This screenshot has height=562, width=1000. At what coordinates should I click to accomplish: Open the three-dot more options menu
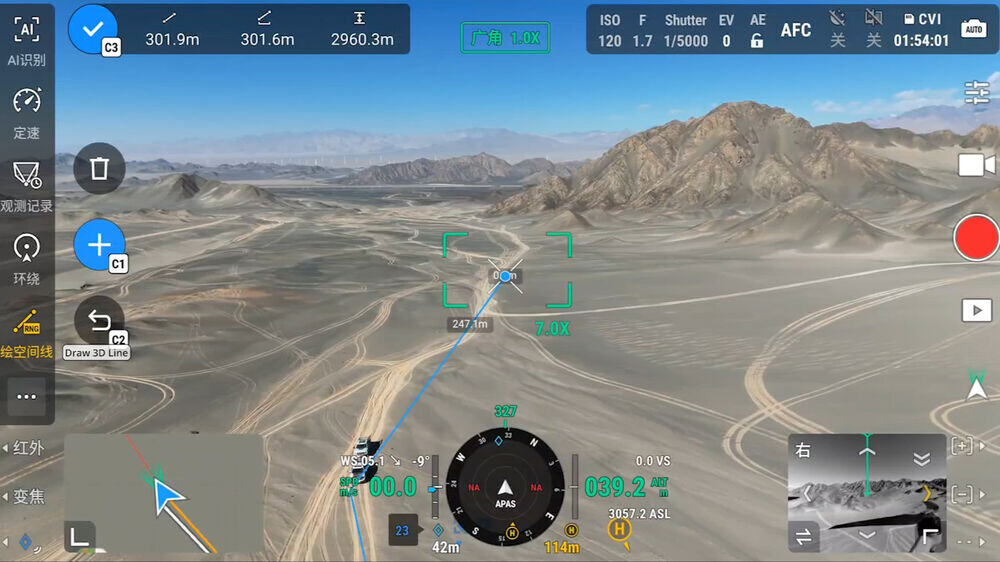coord(27,396)
